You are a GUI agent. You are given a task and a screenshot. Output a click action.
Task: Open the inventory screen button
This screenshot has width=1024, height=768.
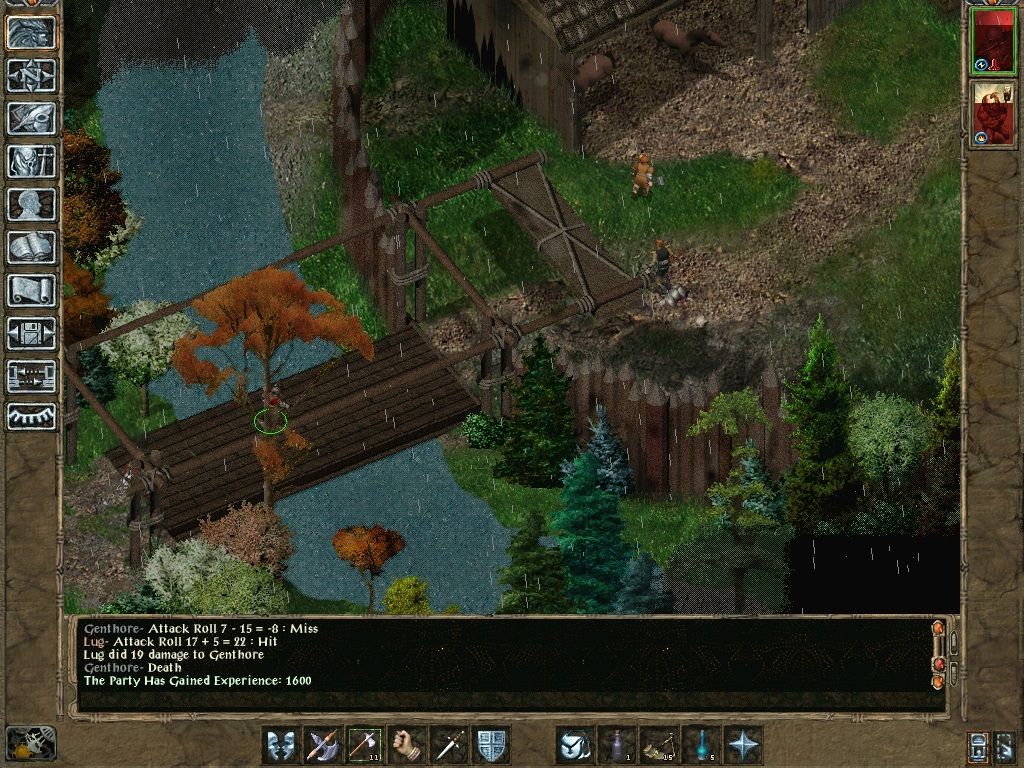[31, 161]
